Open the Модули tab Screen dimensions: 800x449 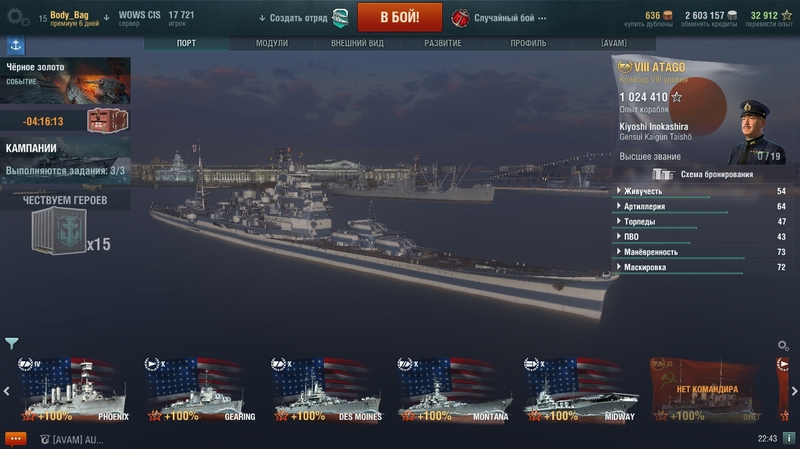(272, 44)
